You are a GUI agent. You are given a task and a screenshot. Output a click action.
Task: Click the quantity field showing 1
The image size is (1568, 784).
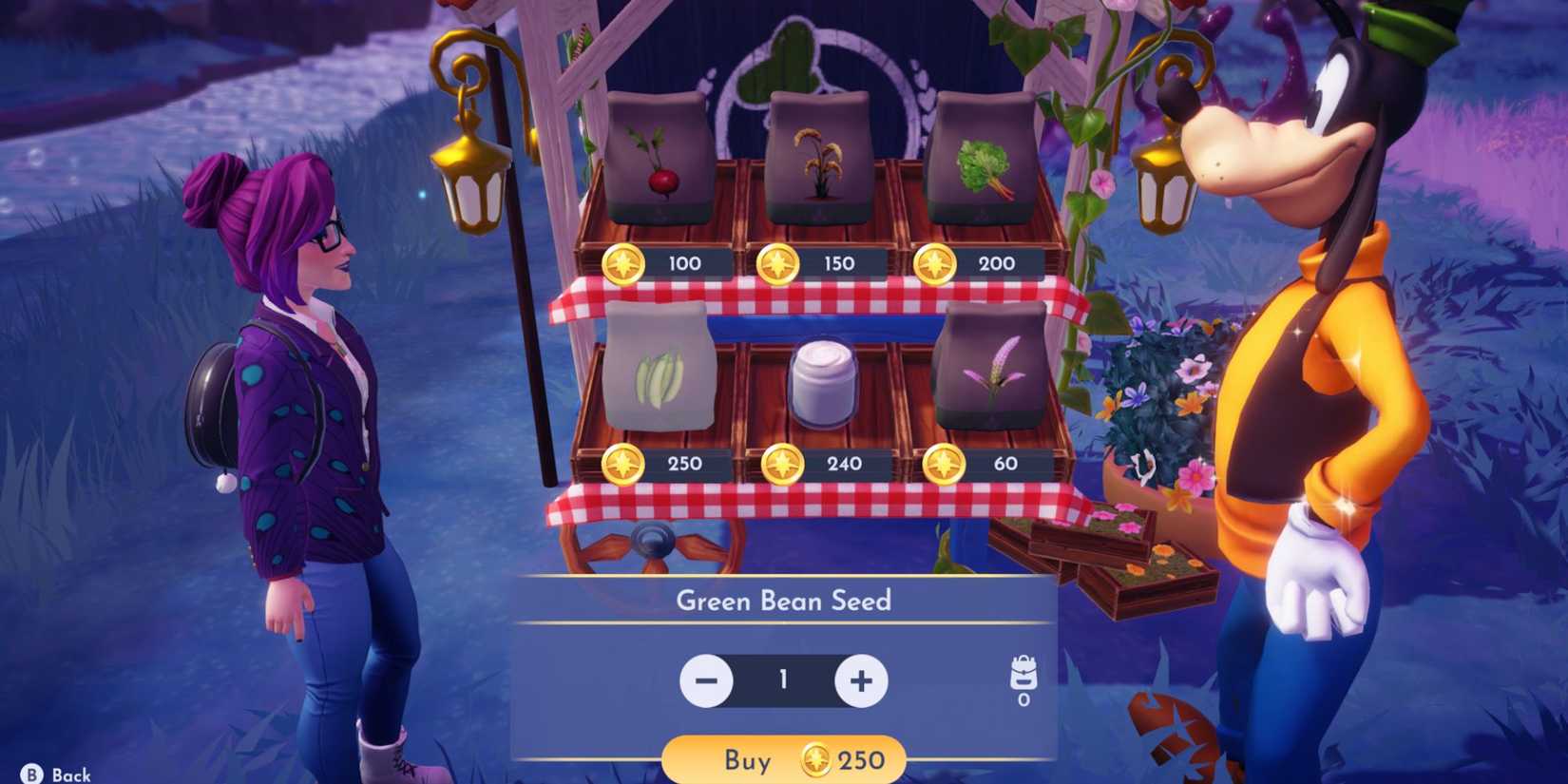point(783,680)
